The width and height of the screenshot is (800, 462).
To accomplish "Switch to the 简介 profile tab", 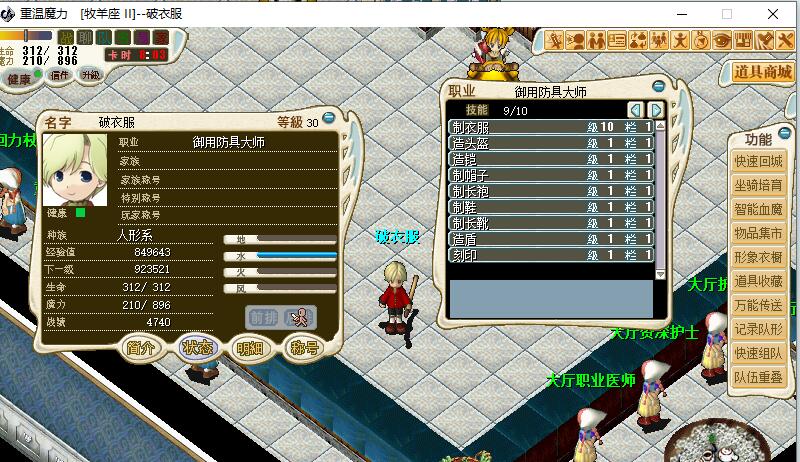I will point(141,348).
